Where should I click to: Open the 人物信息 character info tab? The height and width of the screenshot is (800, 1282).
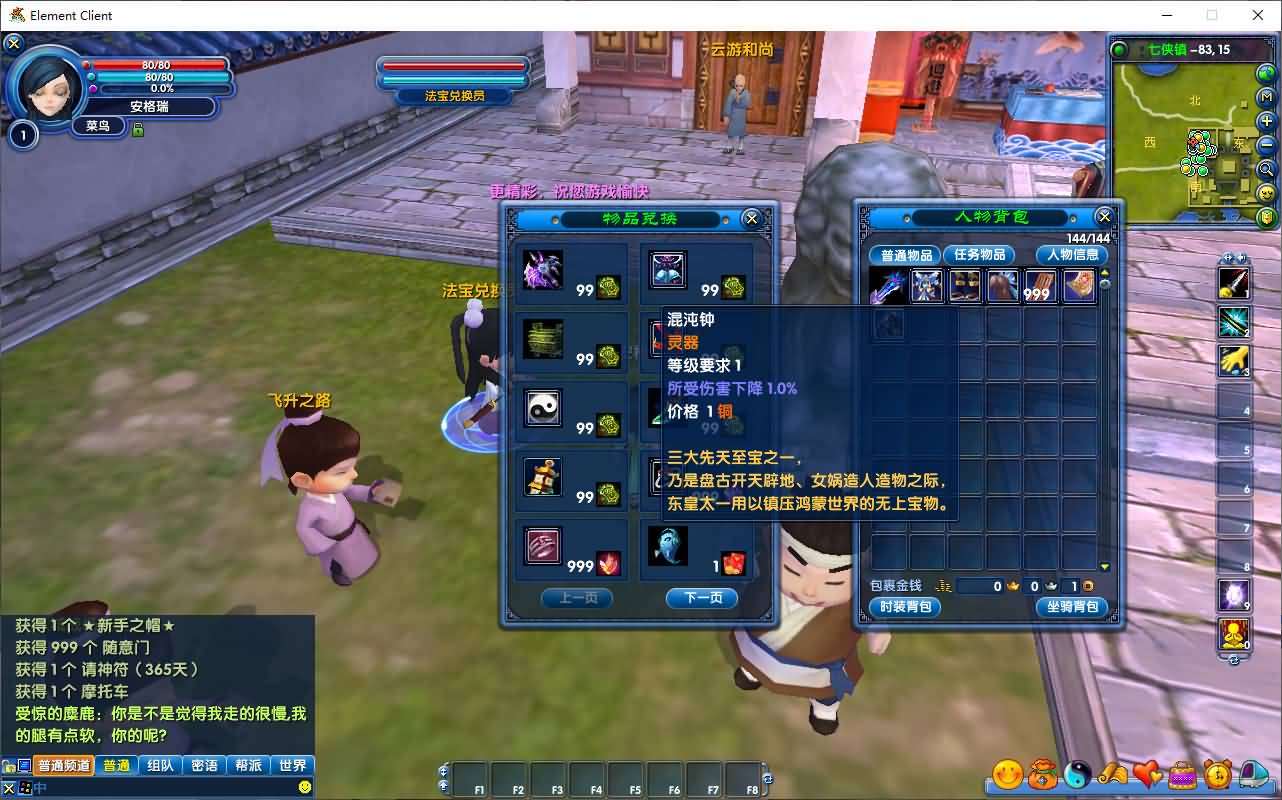click(1072, 255)
